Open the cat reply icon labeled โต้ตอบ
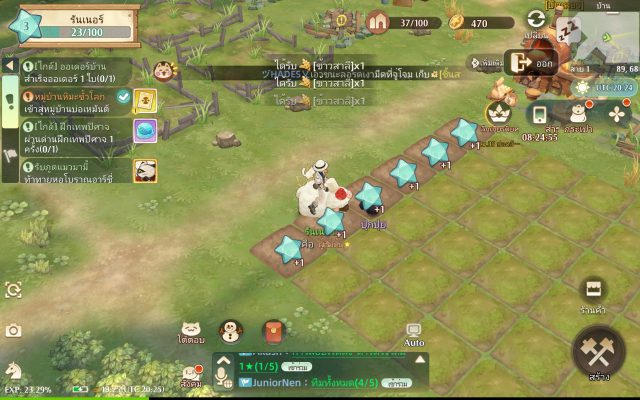This screenshot has height=400, width=640. [192, 331]
